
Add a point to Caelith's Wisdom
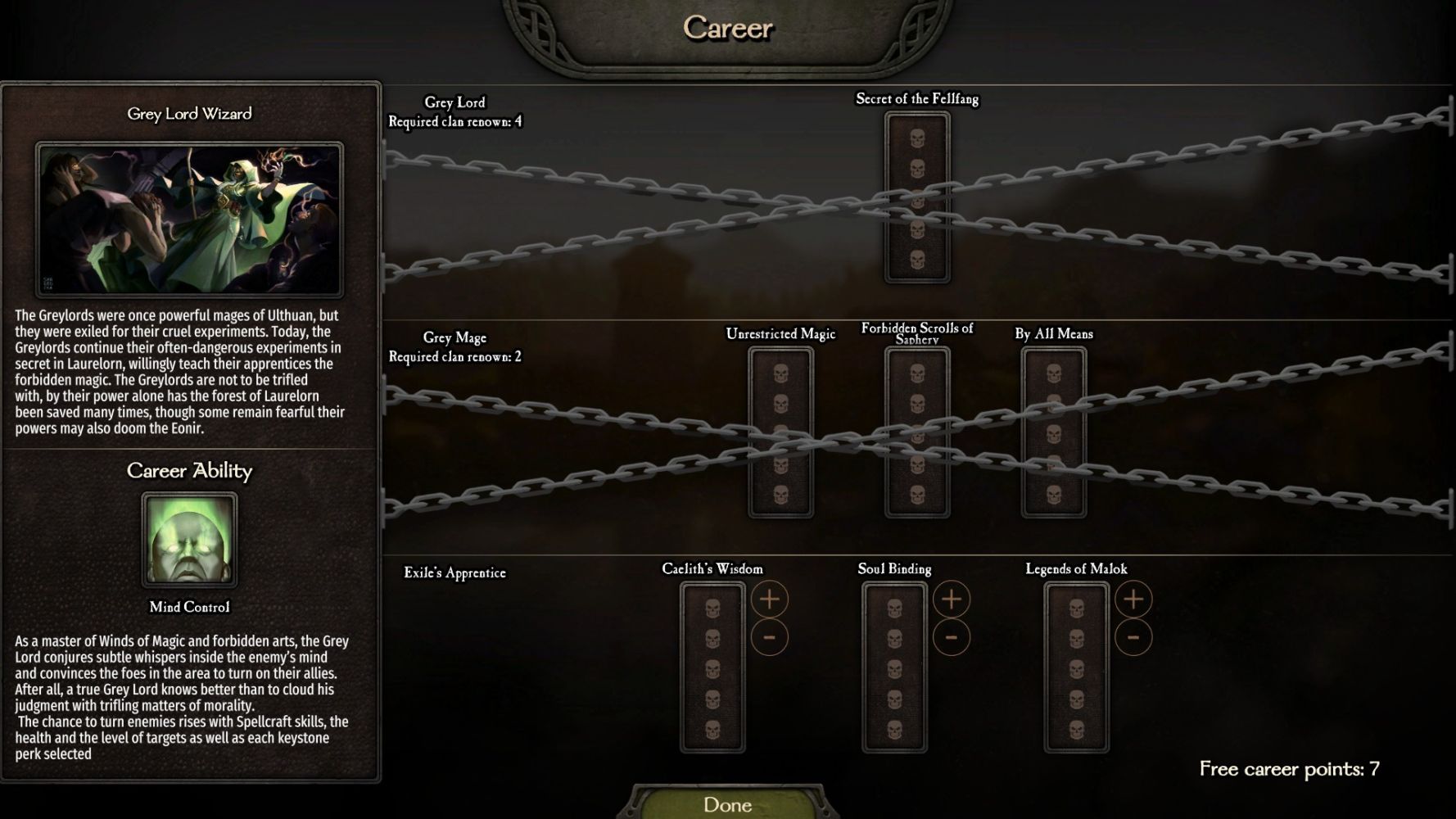click(x=769, y=600)
